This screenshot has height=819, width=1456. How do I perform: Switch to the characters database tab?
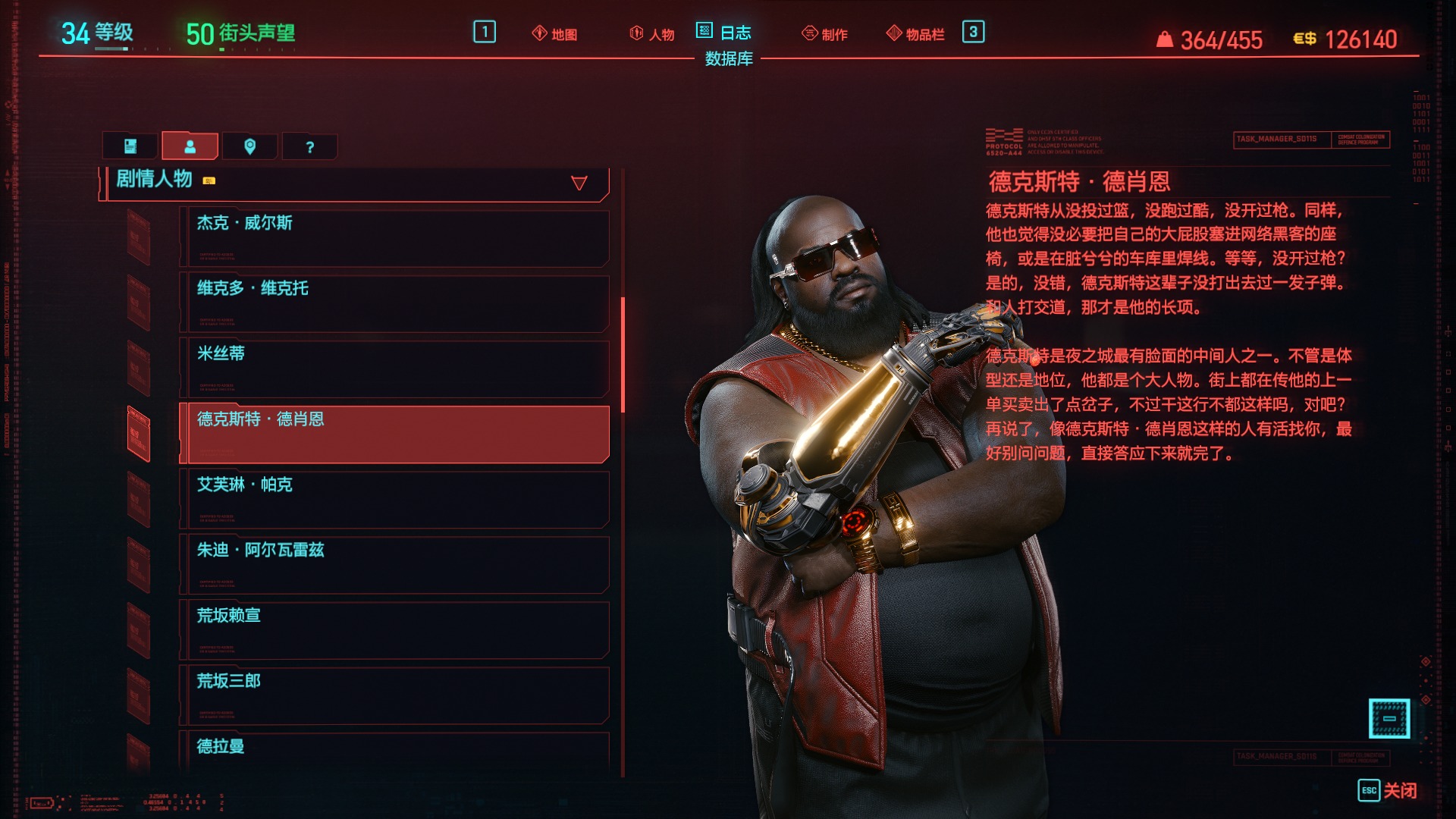(x=190, y=146)
